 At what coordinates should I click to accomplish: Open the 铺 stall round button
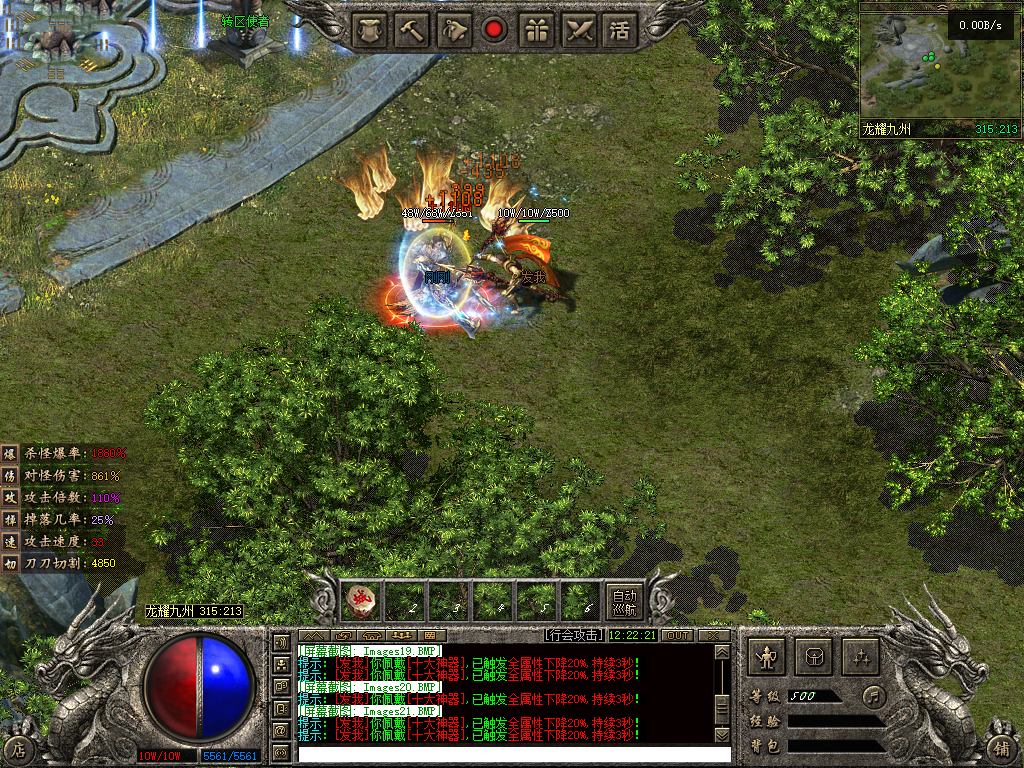1003,748
